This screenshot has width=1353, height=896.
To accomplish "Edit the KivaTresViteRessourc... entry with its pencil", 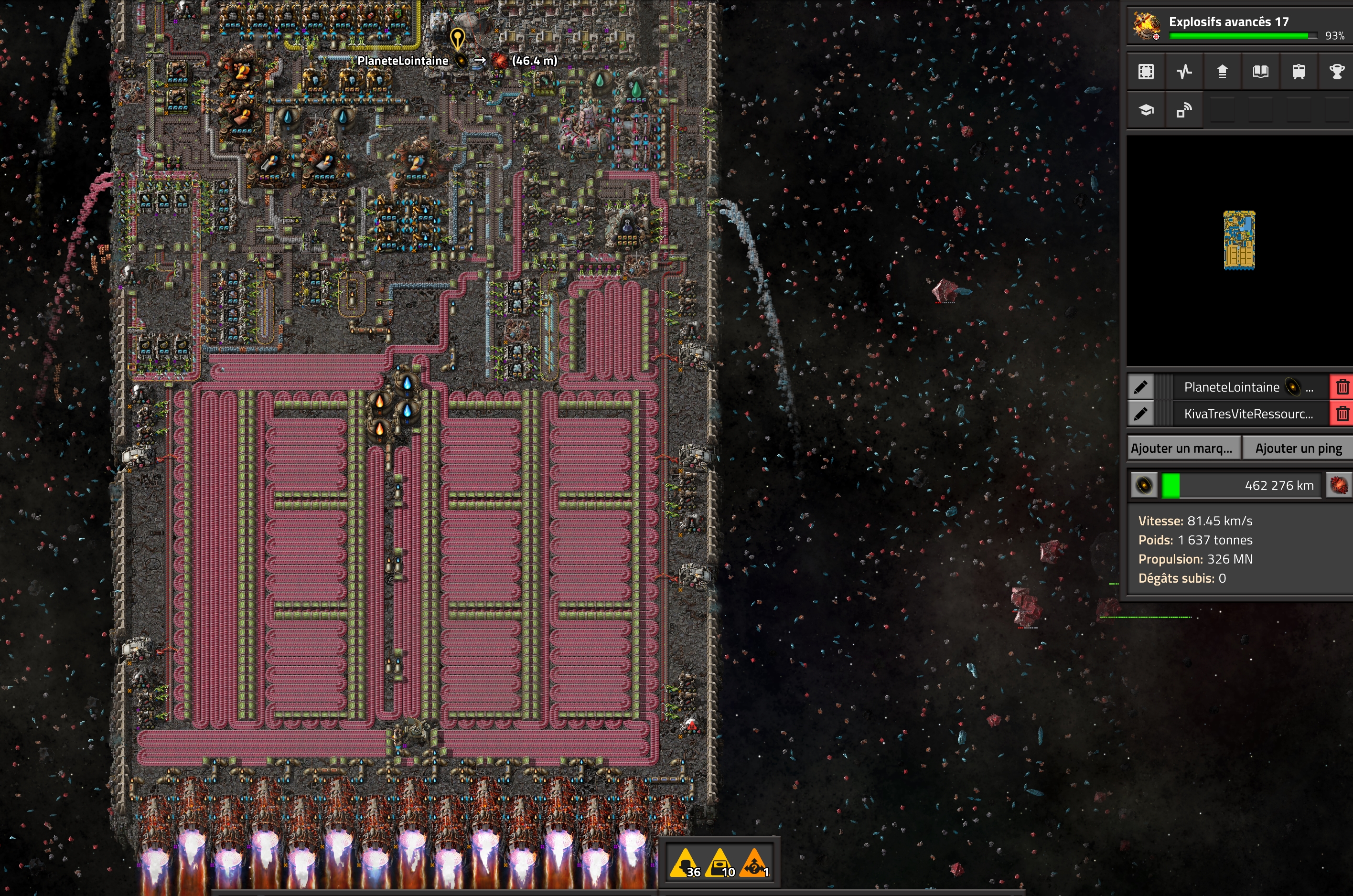I will (x=1140, y=413).
